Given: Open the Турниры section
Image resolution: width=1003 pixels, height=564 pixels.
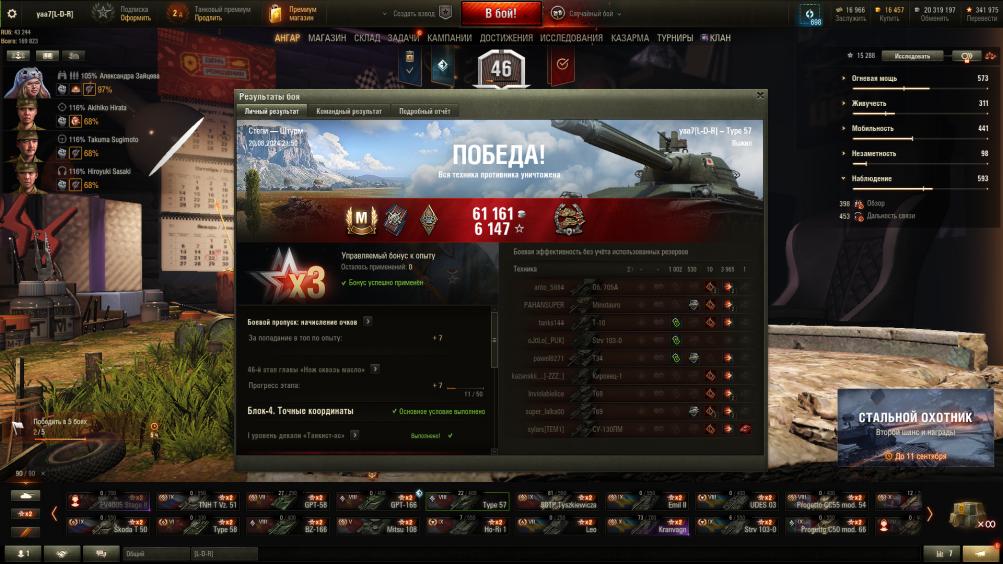Looking at the screenshot, I should pyautogui.click(x=675, y=38).
